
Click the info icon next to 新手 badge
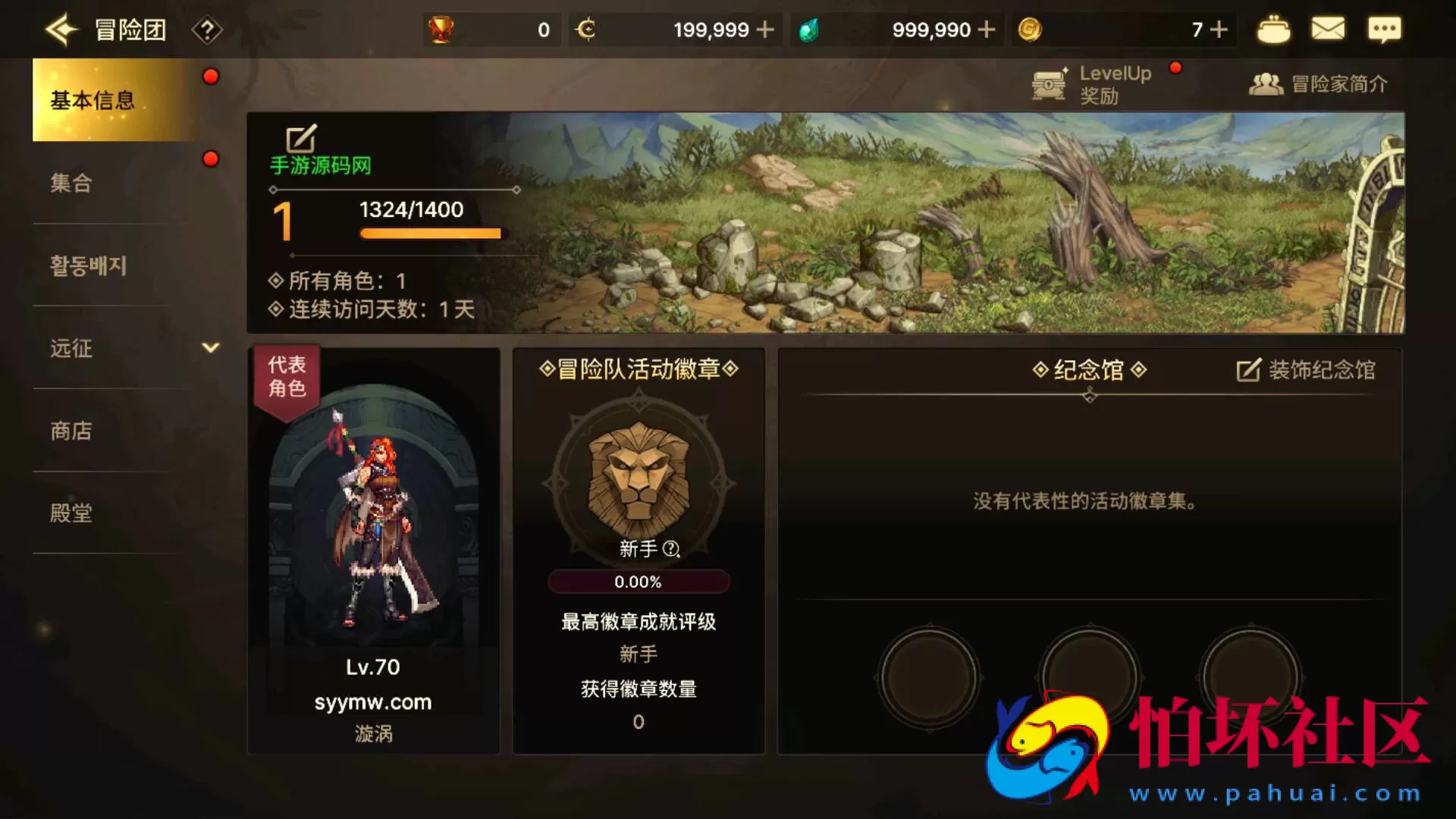[x=670, y=550]
